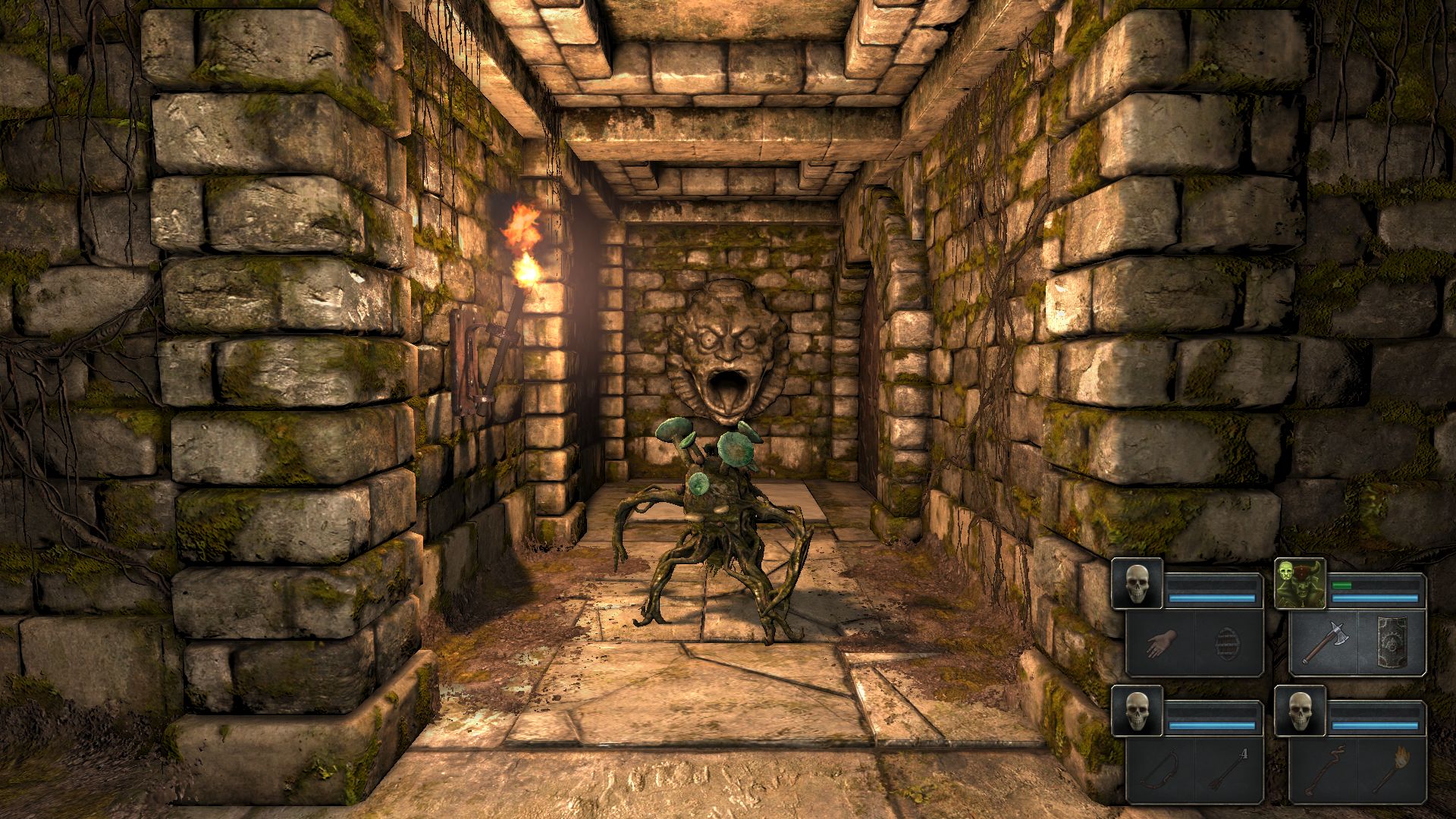Open the minotaur character's portrait
The height and width of the screenshot is (819, 1456).
pos(1301,584)
